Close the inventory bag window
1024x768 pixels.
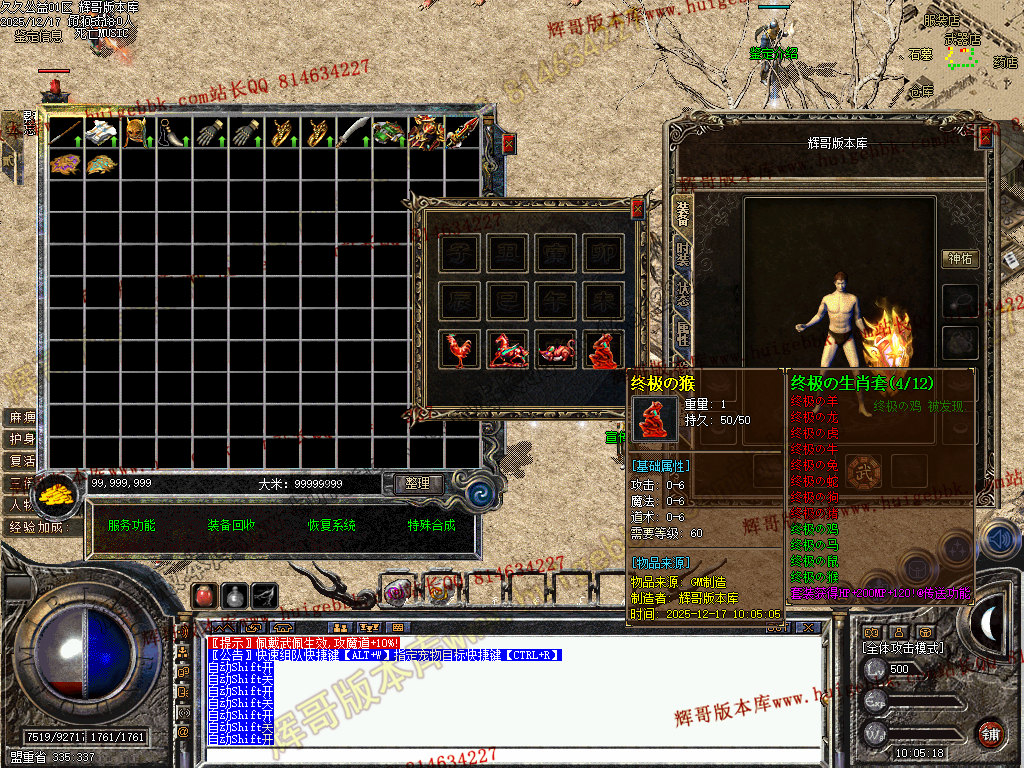(x=508, y=143)
